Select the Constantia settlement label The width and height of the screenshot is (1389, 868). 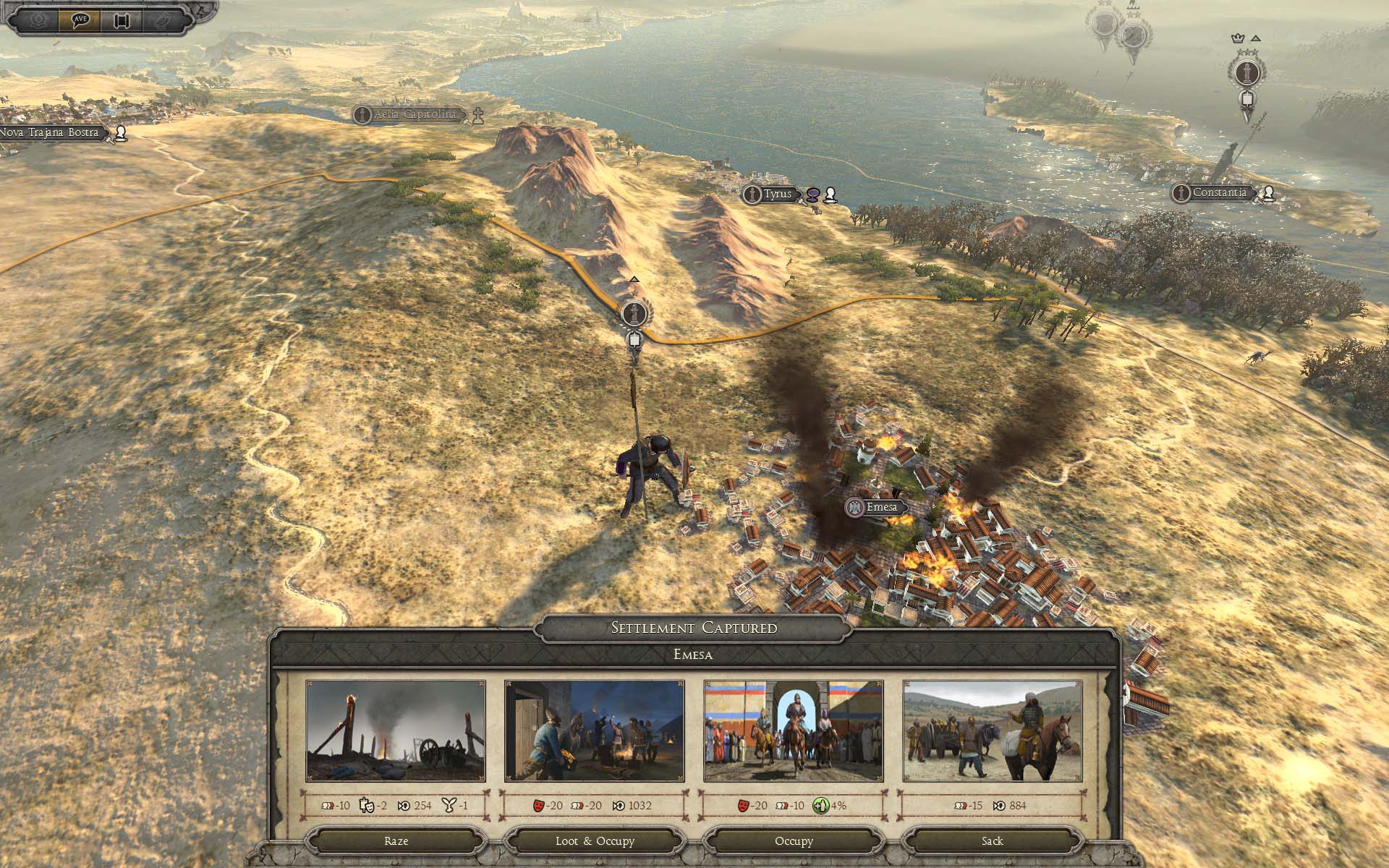tap(1219, 193)
